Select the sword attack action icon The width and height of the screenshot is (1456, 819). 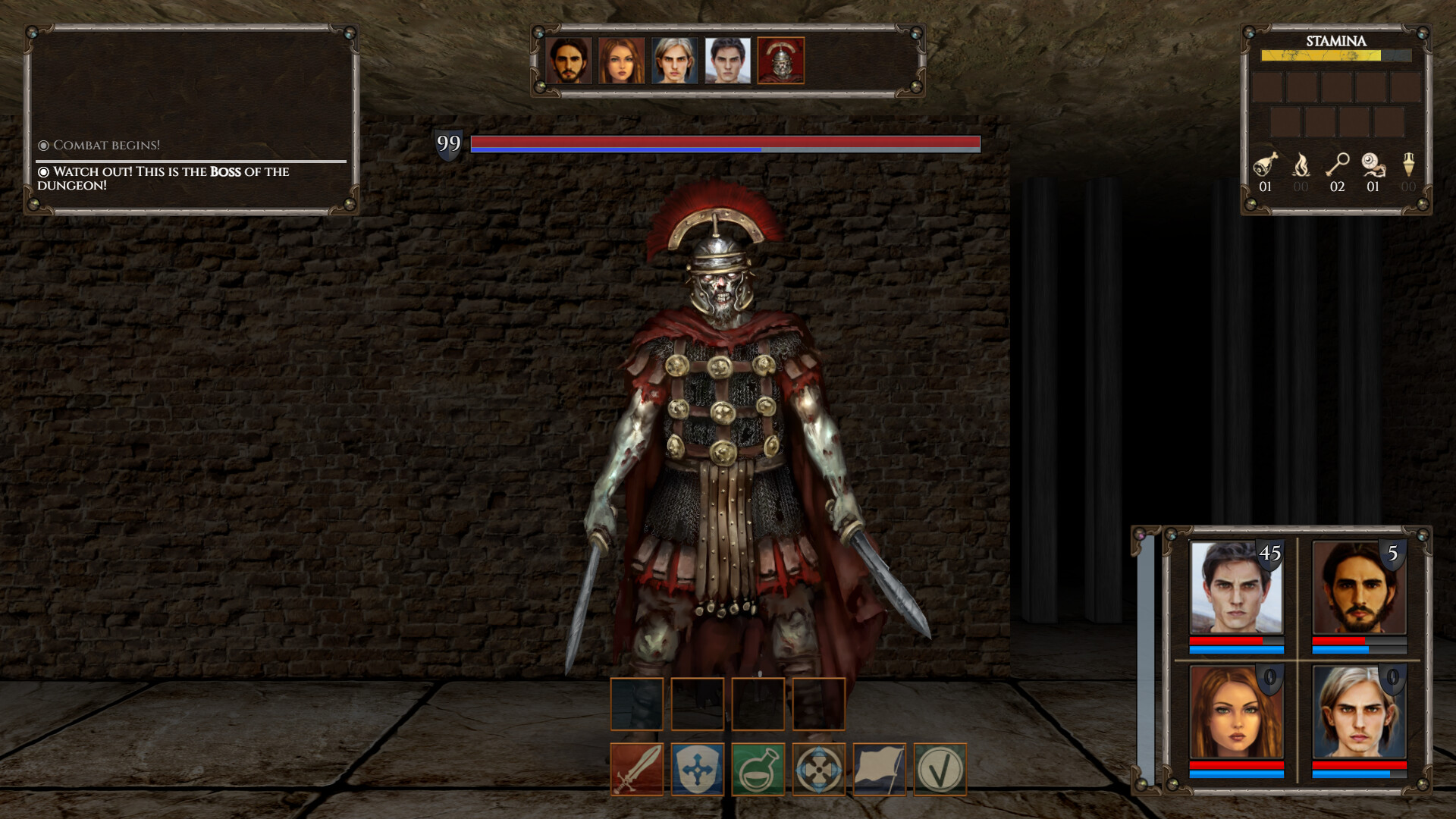coord(637,769)
